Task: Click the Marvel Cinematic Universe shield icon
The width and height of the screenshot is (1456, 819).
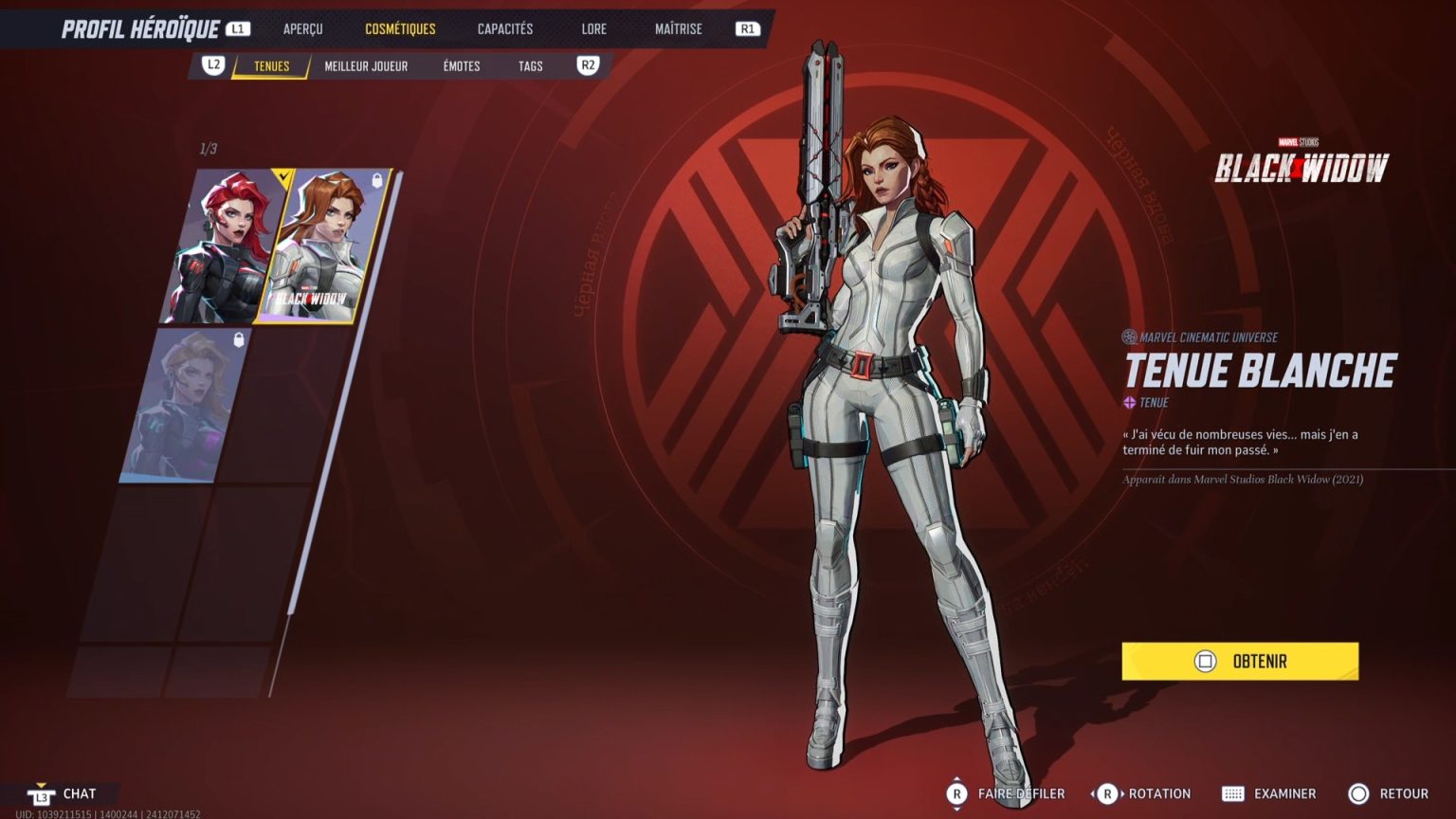Action: 1129,337
